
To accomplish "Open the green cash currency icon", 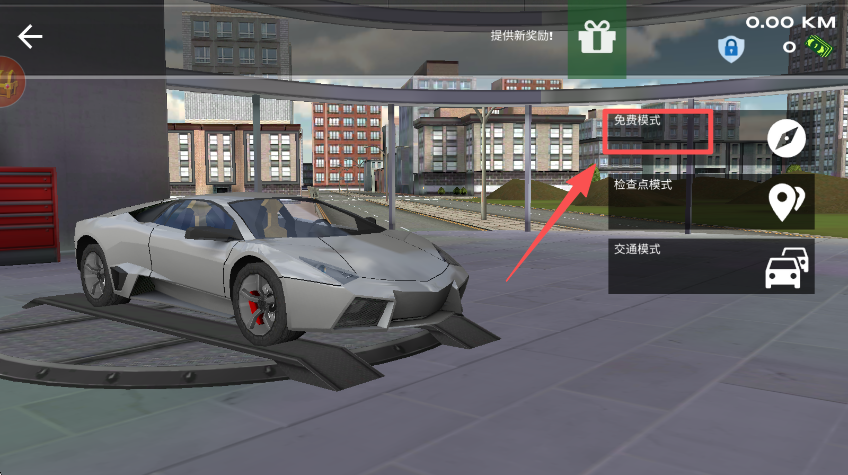I will pyautogui.click(x=820, y=46).
